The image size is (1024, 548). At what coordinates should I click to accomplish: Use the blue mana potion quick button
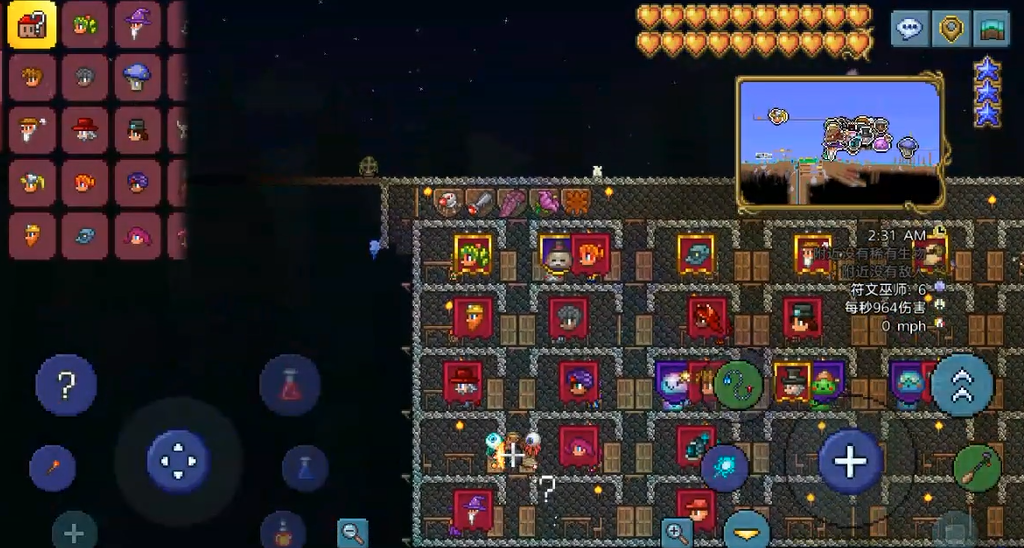pos(305,468)
